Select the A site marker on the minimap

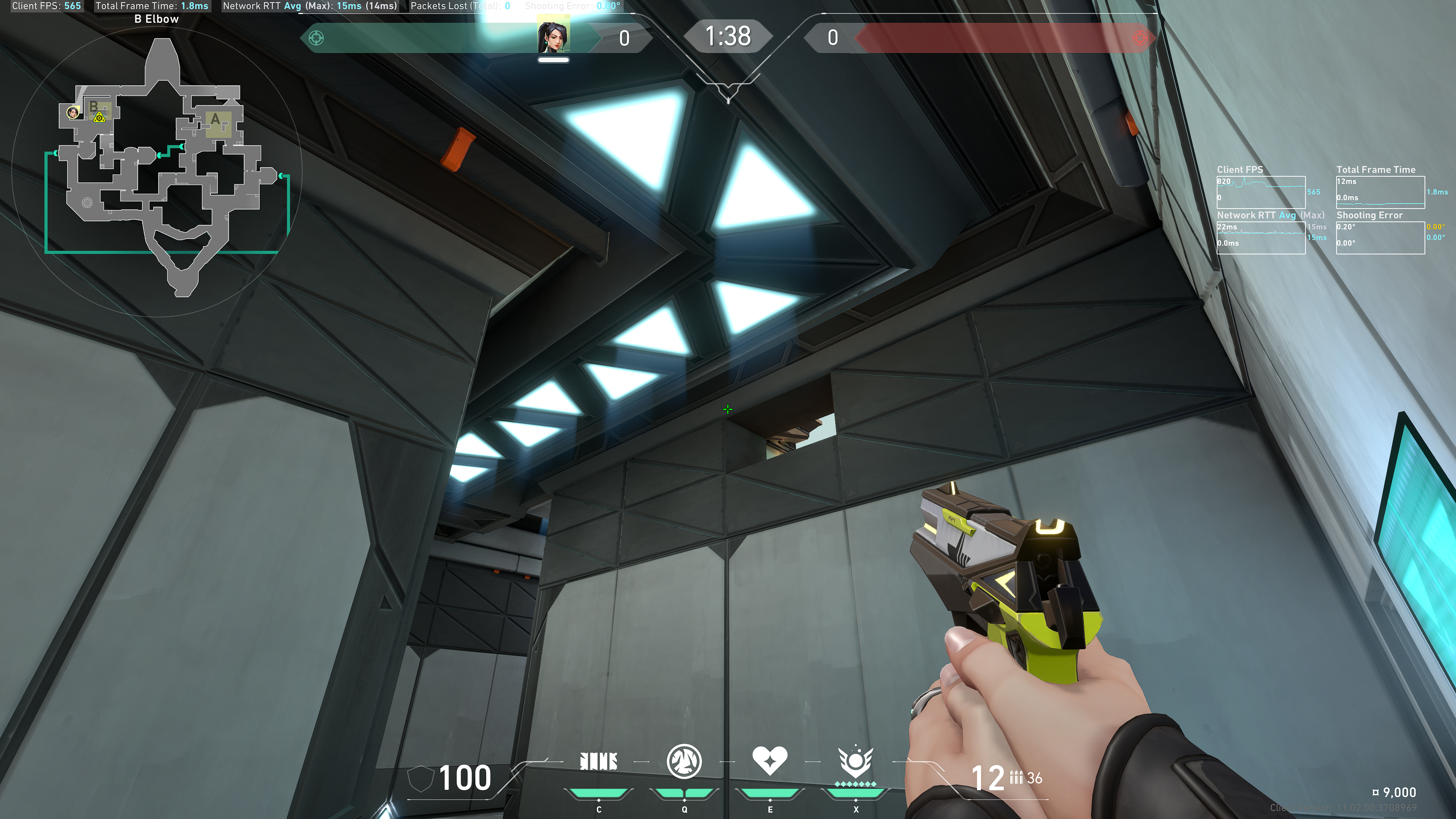215,120
